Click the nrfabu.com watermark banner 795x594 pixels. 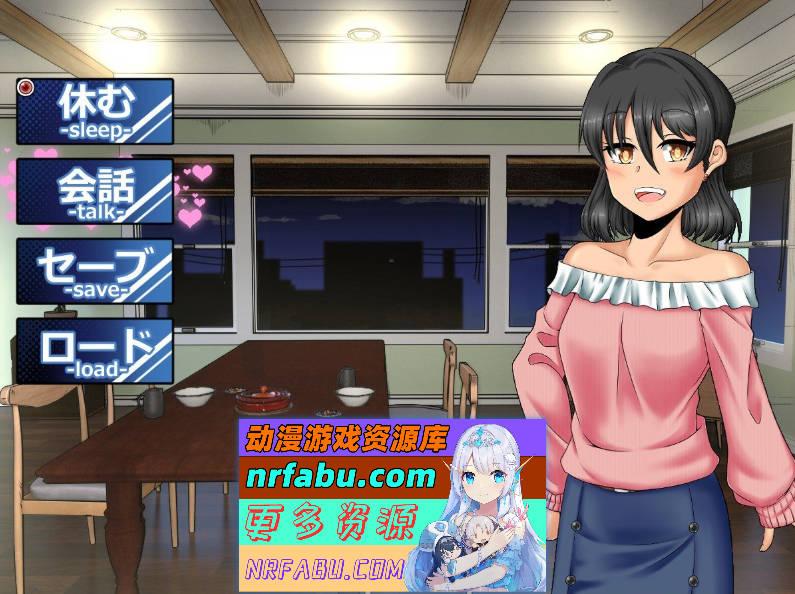[x=392, y=505]
